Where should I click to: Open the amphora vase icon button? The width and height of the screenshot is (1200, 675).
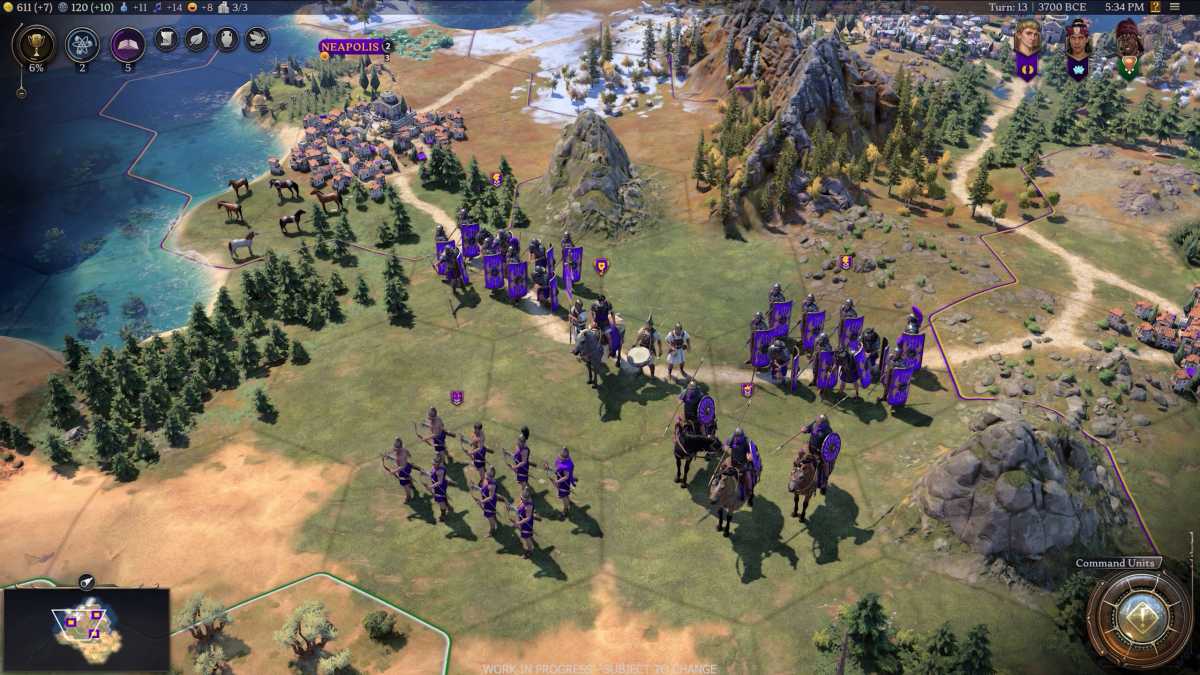coord(227,40)
